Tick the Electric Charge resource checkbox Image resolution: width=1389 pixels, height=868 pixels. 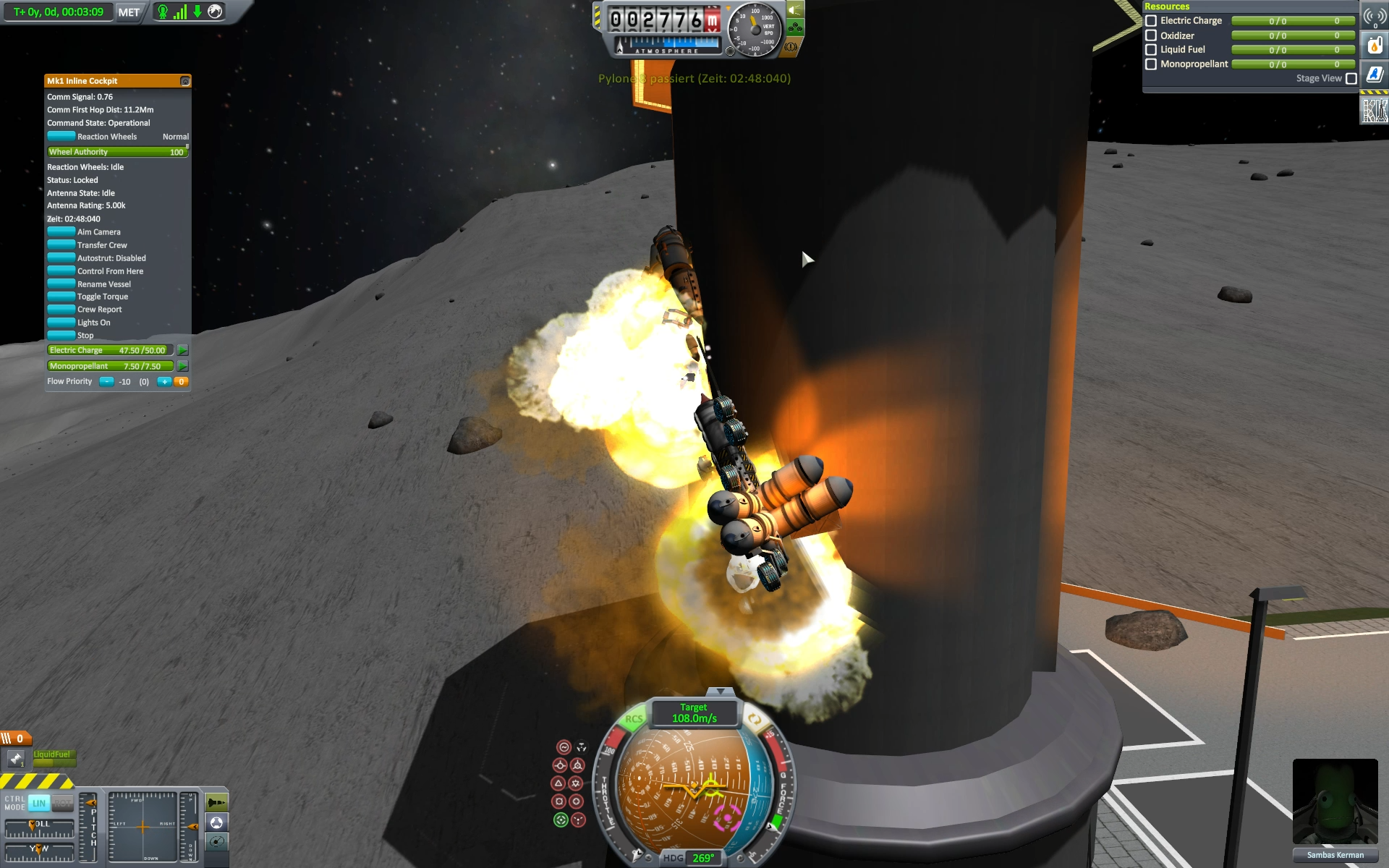click(x=1151, y=21)
